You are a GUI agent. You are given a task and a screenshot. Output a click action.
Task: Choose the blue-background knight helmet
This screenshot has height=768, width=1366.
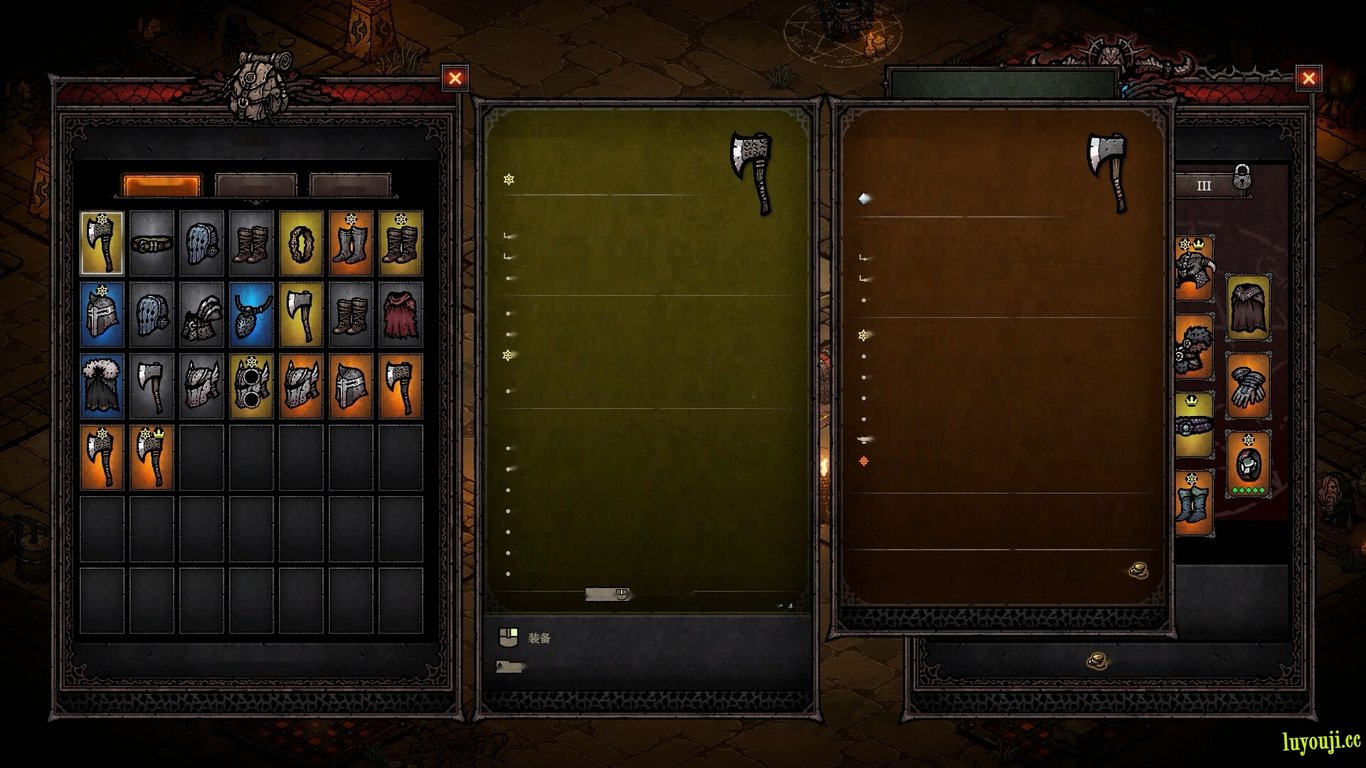pyautogui.click(x=102, y=314)
